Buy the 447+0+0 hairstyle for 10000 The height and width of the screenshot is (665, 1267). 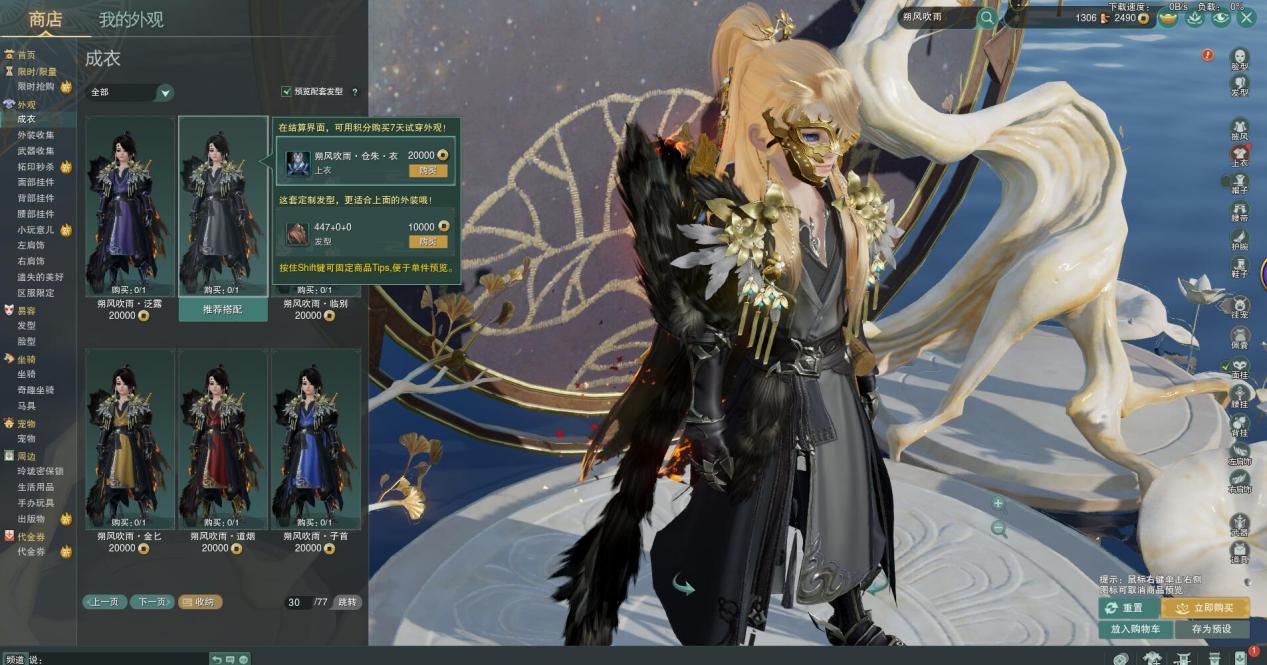click(x=428, y=242)
